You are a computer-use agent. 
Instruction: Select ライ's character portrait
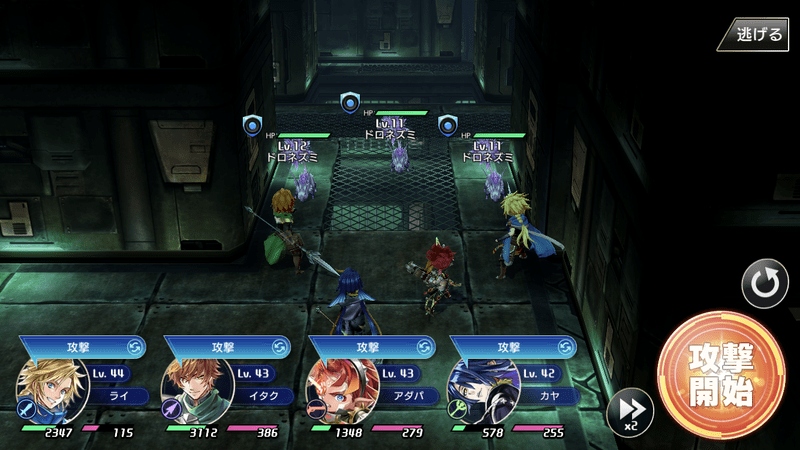(46, 390)
